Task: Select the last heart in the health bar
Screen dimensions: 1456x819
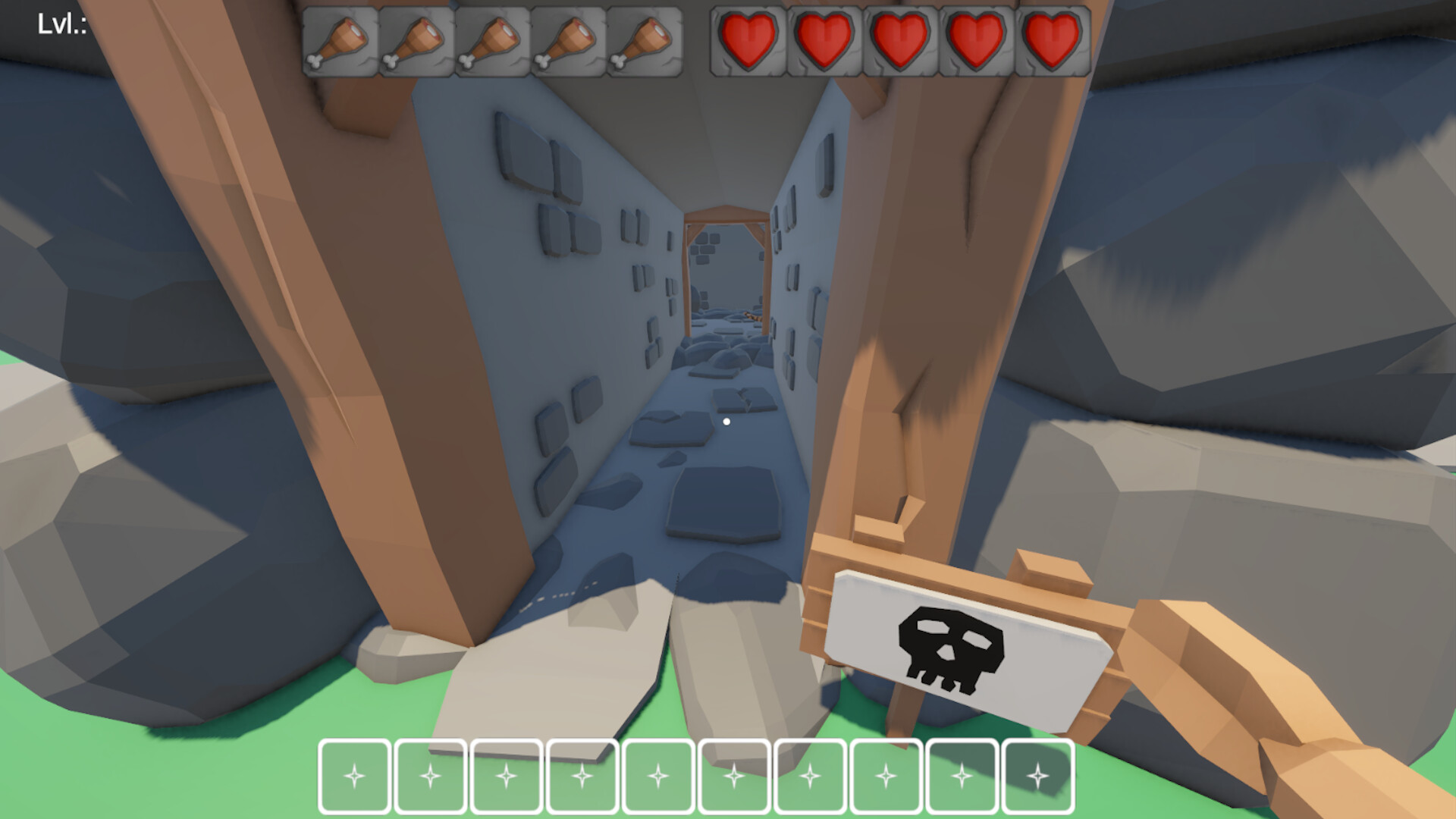Action: click(x=1054, y=42)
